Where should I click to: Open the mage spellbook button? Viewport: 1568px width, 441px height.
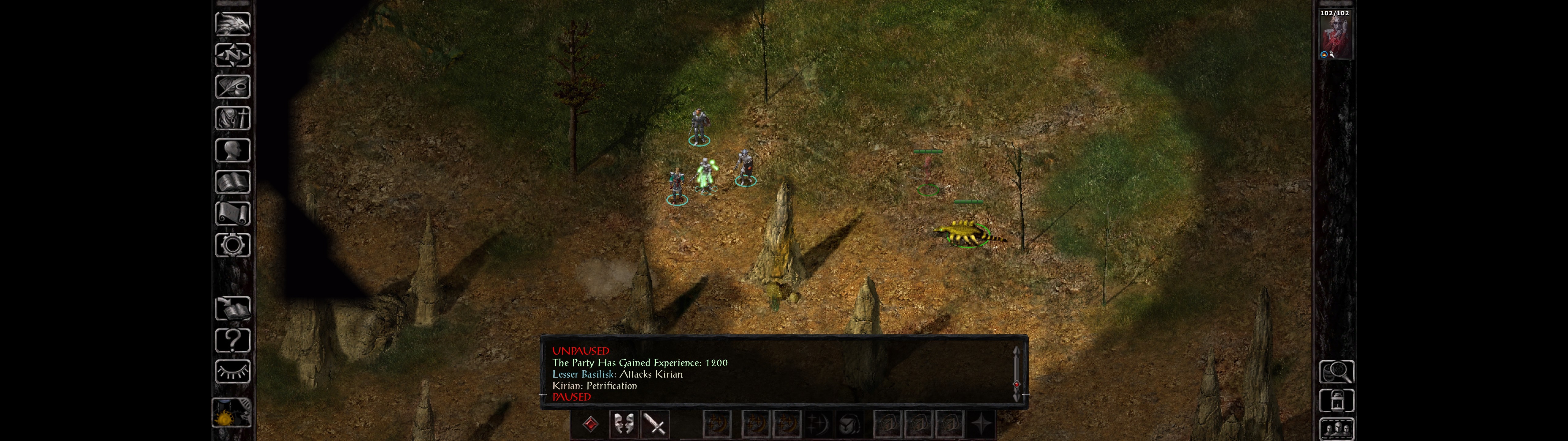[x=232, y=182]
